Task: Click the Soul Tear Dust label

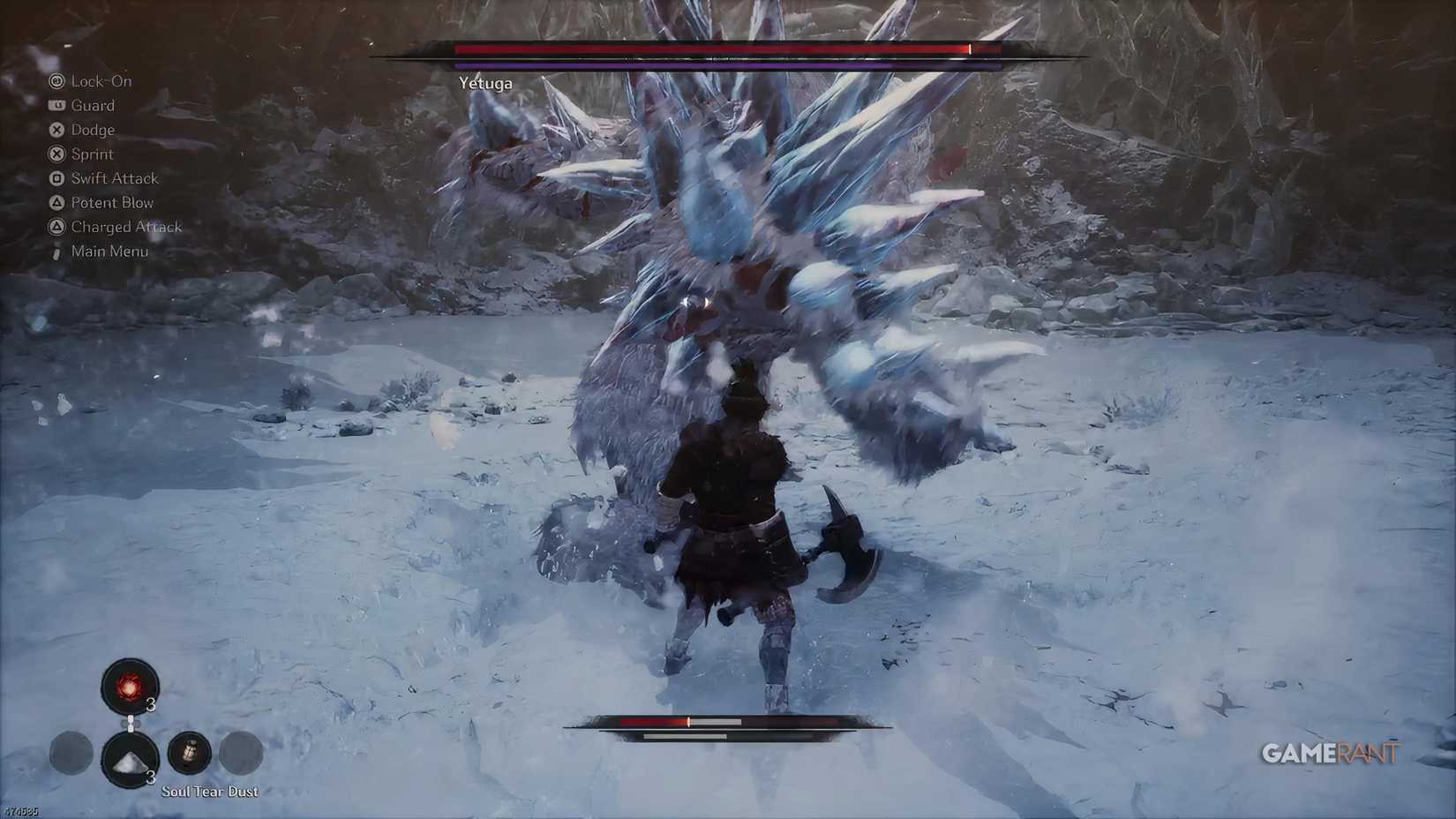Action: point(210,791)
